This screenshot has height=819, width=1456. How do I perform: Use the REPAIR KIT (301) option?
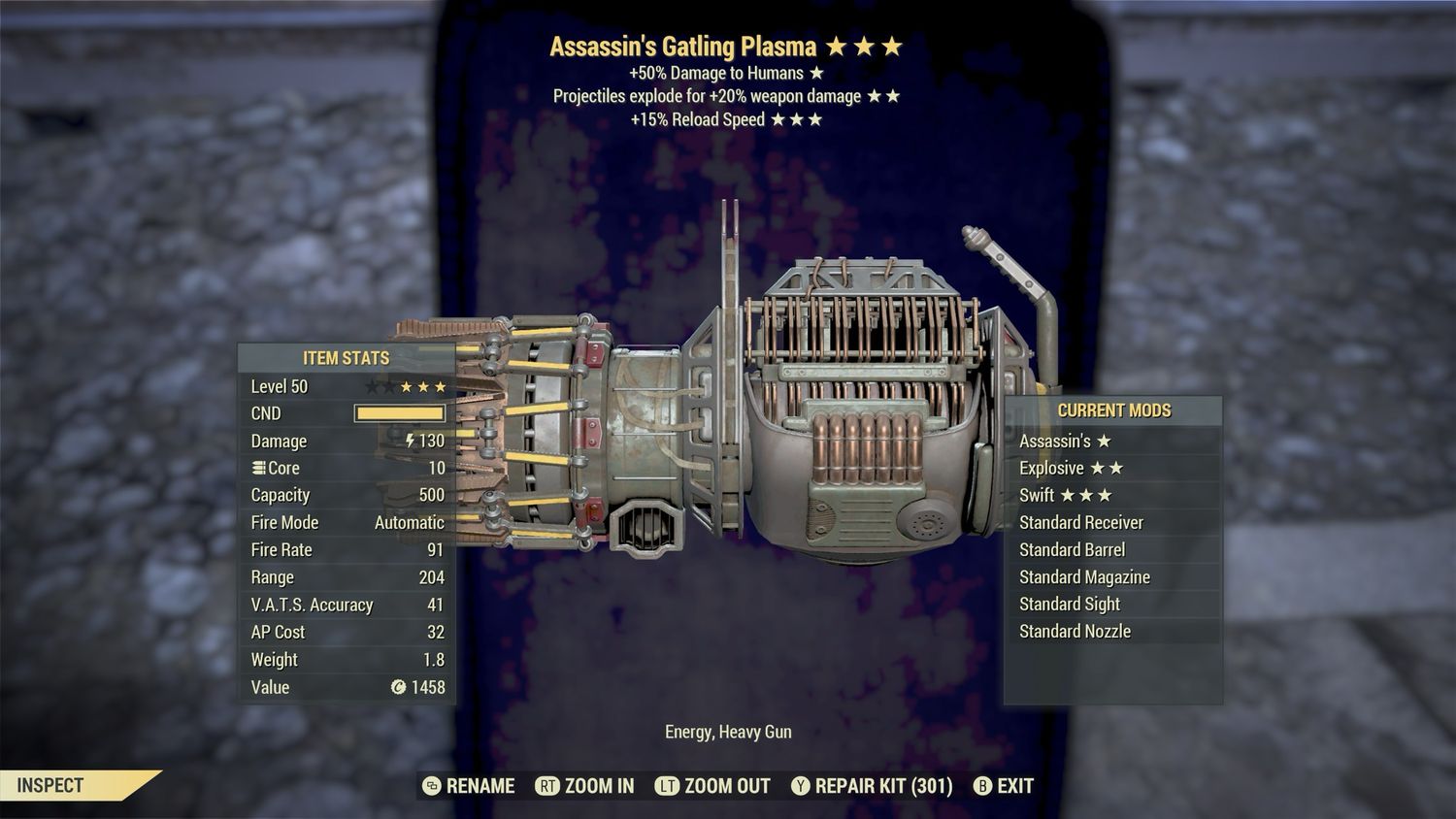pos(872,786)
